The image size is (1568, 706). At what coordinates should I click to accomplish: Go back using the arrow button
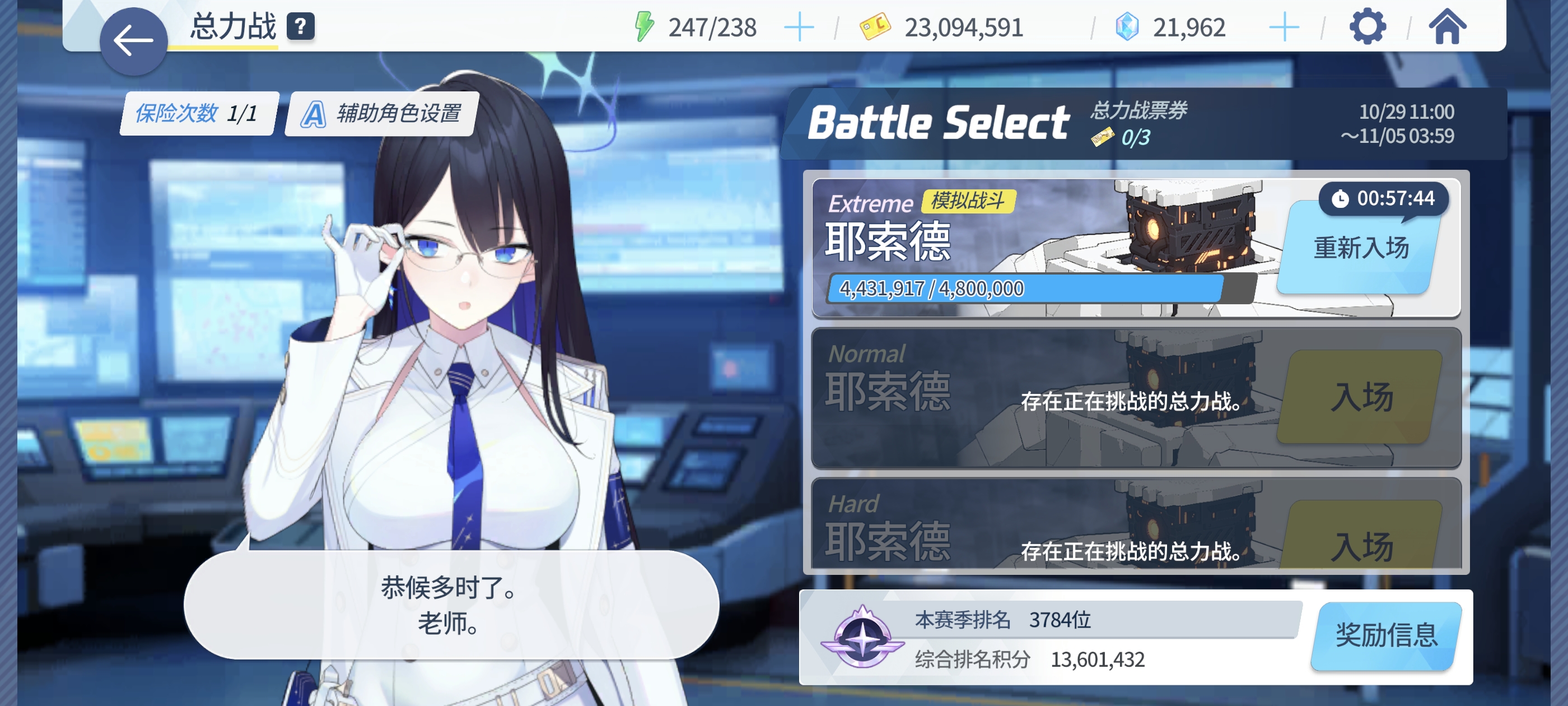point(134,38)
